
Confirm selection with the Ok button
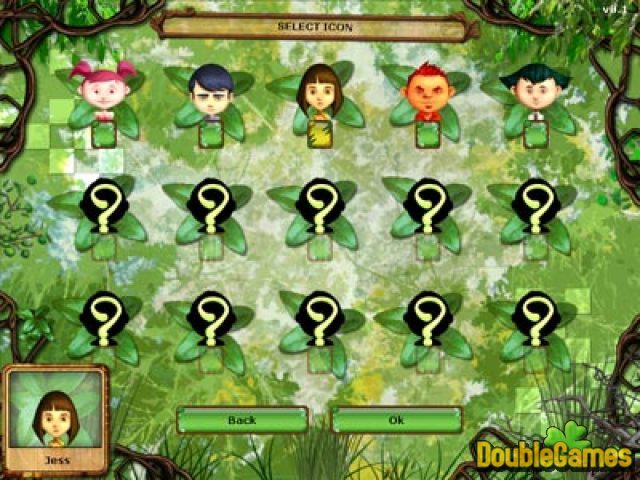pos(396,420)
